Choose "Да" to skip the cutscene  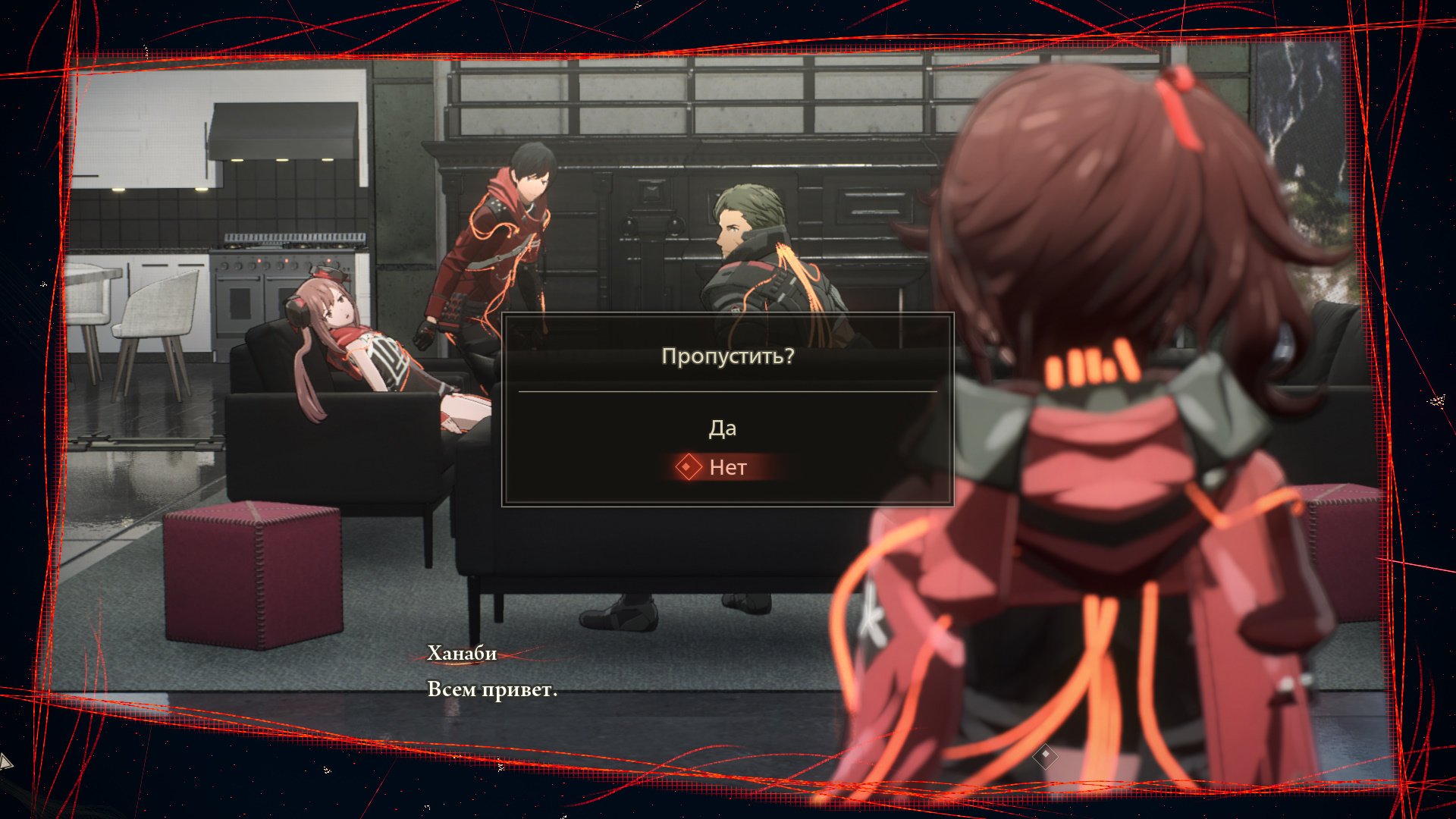point(722,428)
